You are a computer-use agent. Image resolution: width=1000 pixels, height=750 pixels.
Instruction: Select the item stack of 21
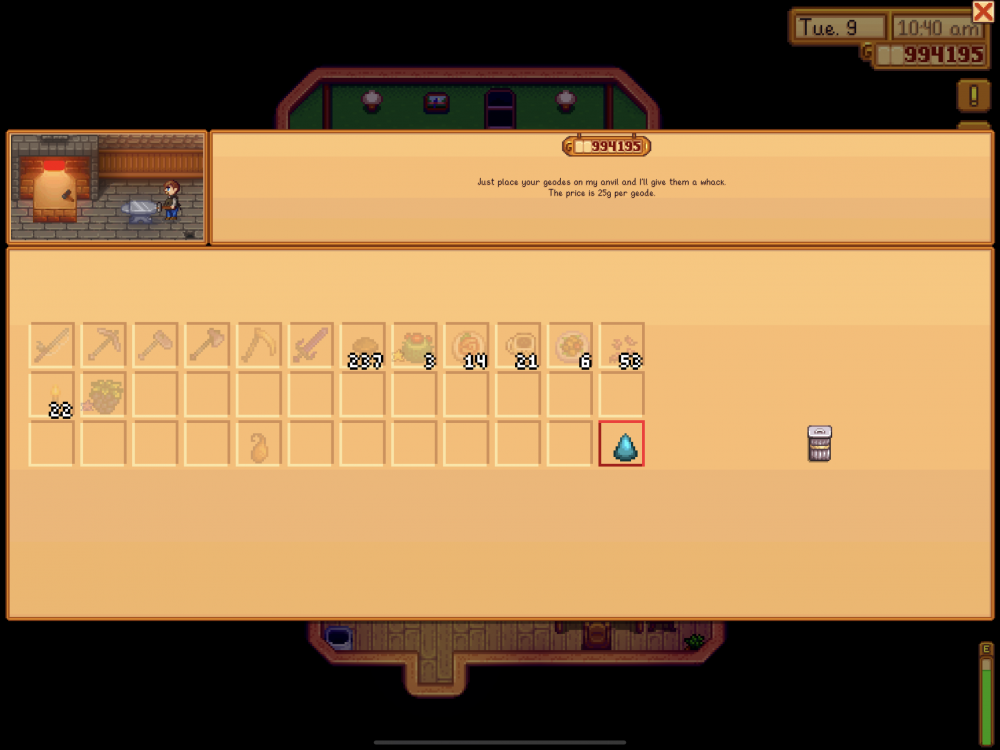tap(519, 345)
